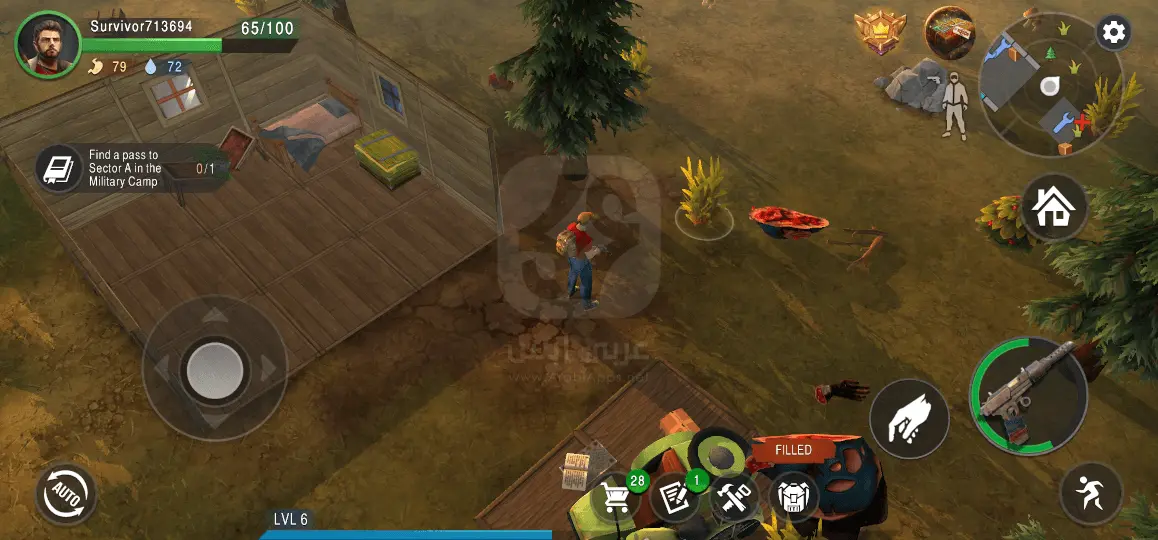Open the round event island icon
The image size is (1158, 540).
pyautogui.click(x=949, y=33)
